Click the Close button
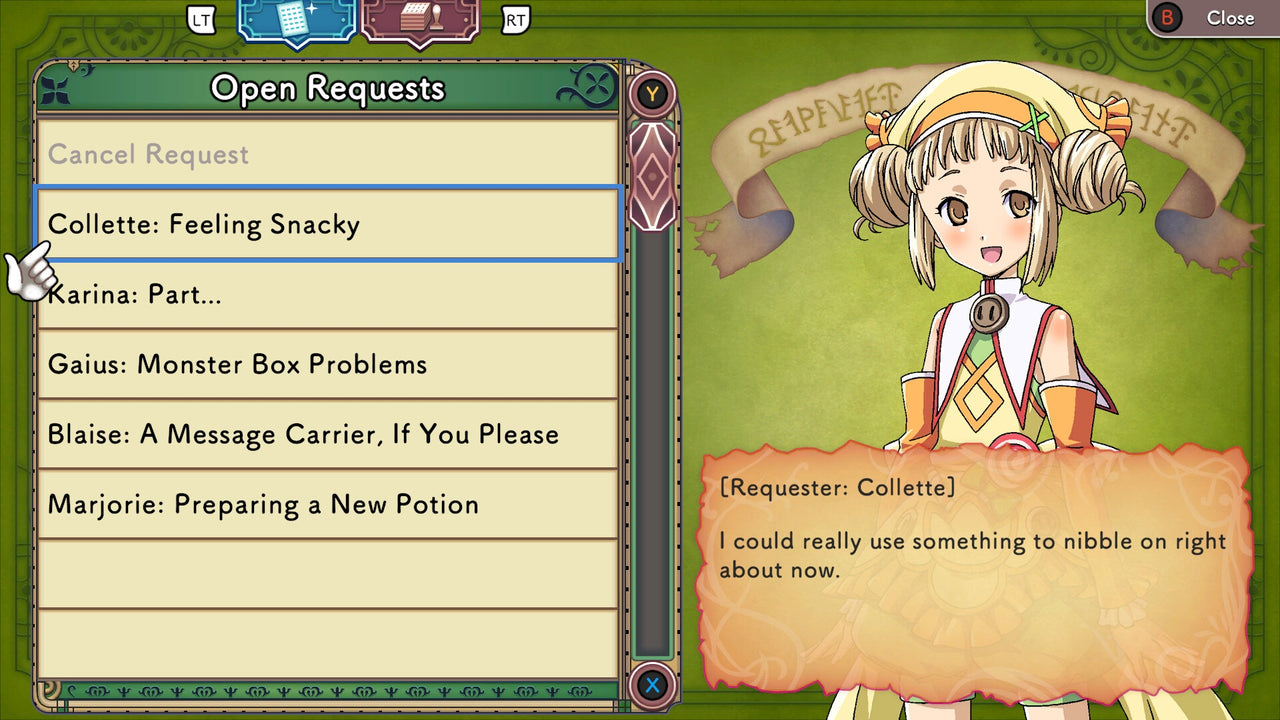Screen dimensions: 1280x720 [x=1230, y=17]
